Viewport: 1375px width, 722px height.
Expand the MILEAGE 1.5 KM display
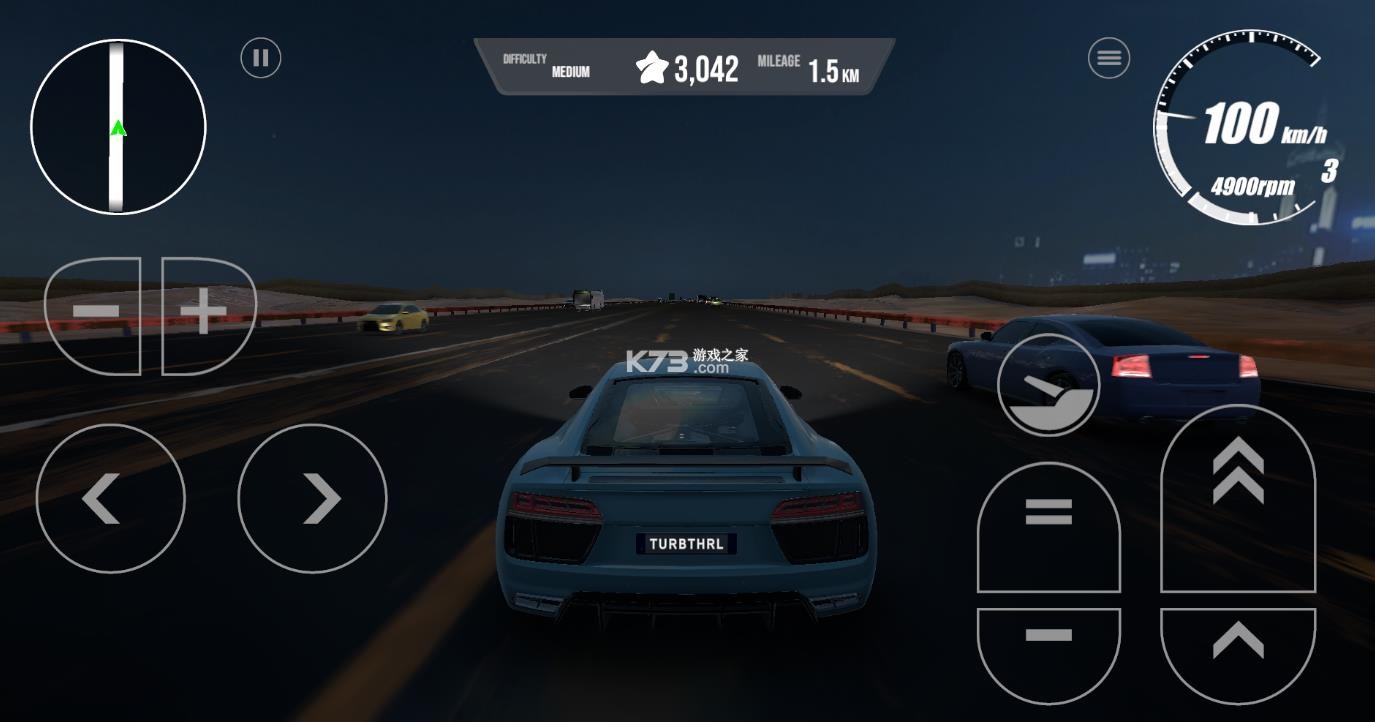point(807,66)
